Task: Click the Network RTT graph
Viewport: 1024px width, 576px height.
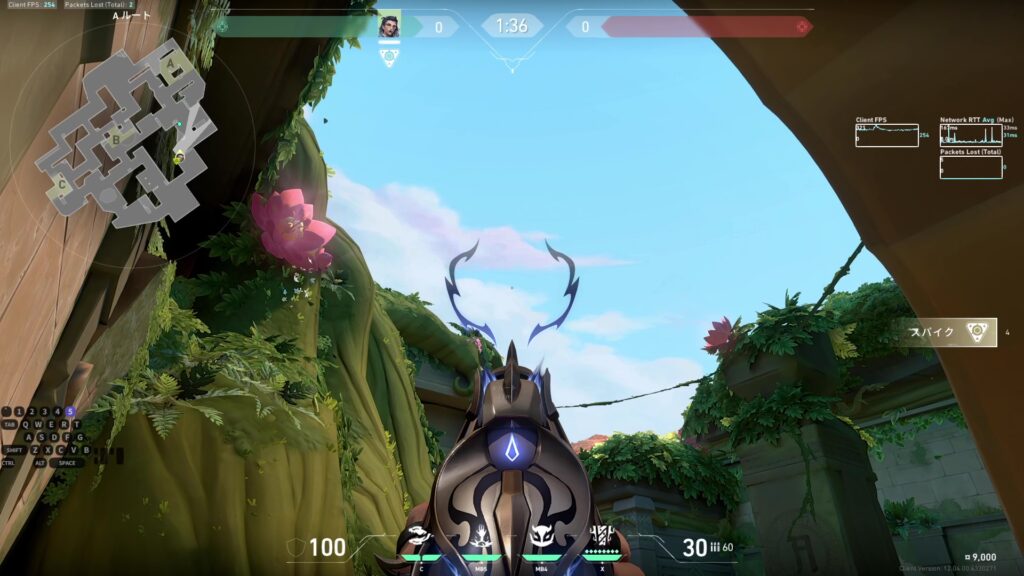Action: [970, 135]
